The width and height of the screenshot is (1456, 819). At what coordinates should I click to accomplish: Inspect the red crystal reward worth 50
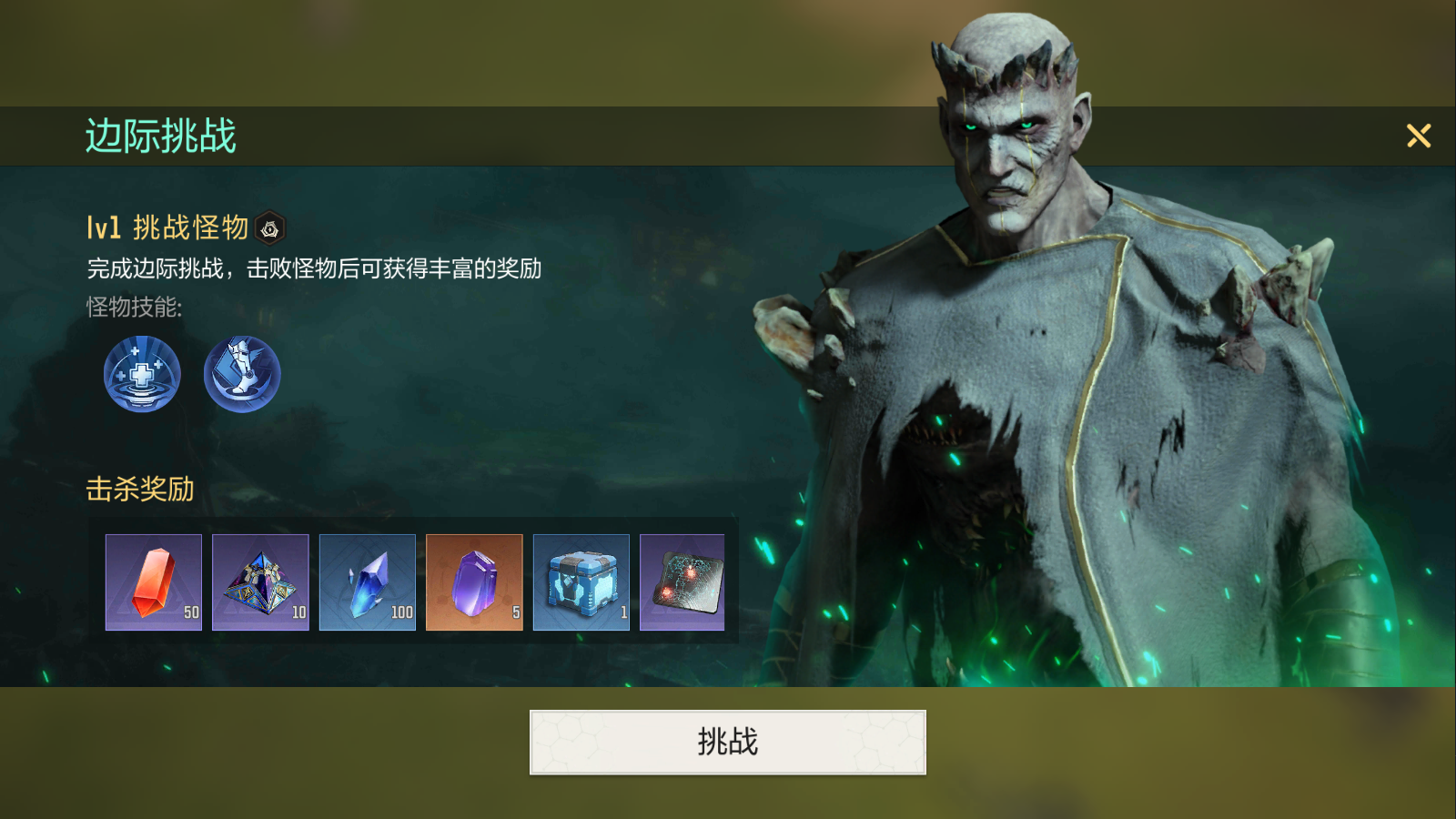[153, 582]
